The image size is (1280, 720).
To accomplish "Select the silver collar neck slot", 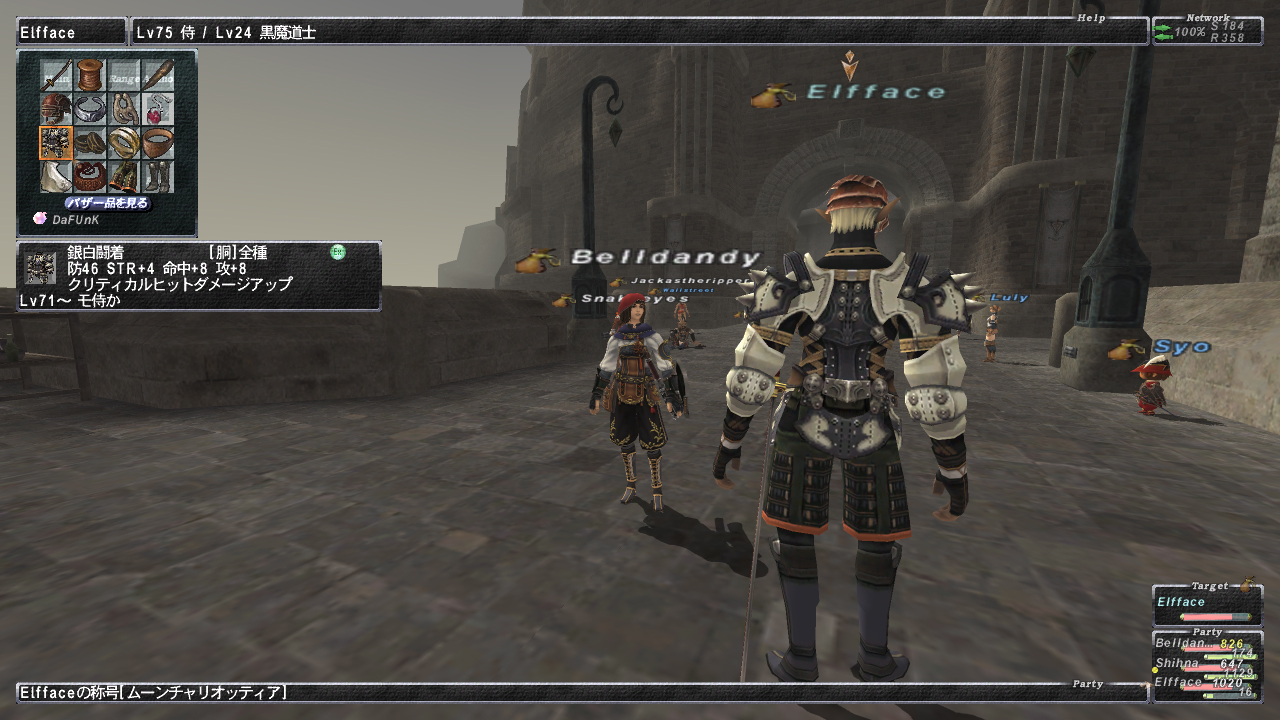I will (x=90, y=109).
